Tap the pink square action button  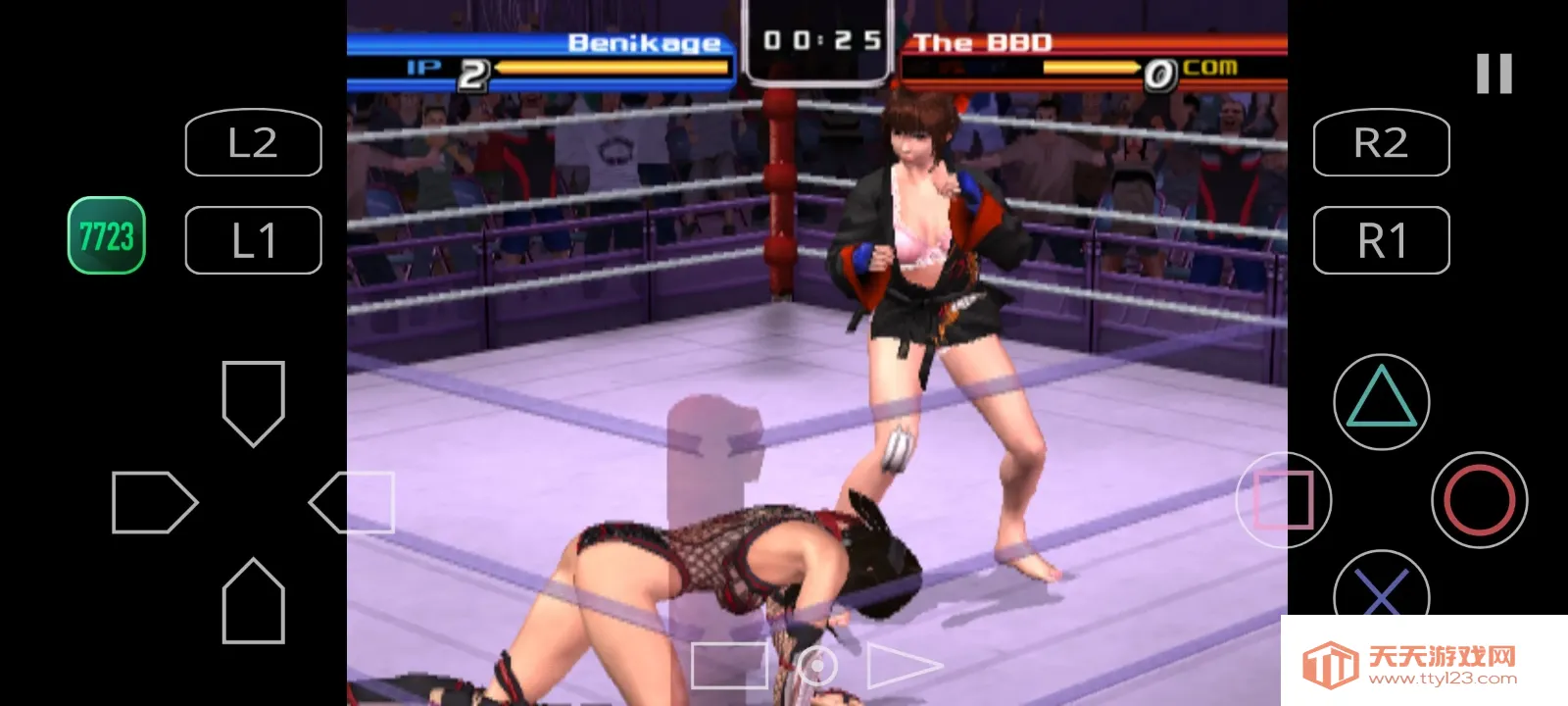[1284, 499]
